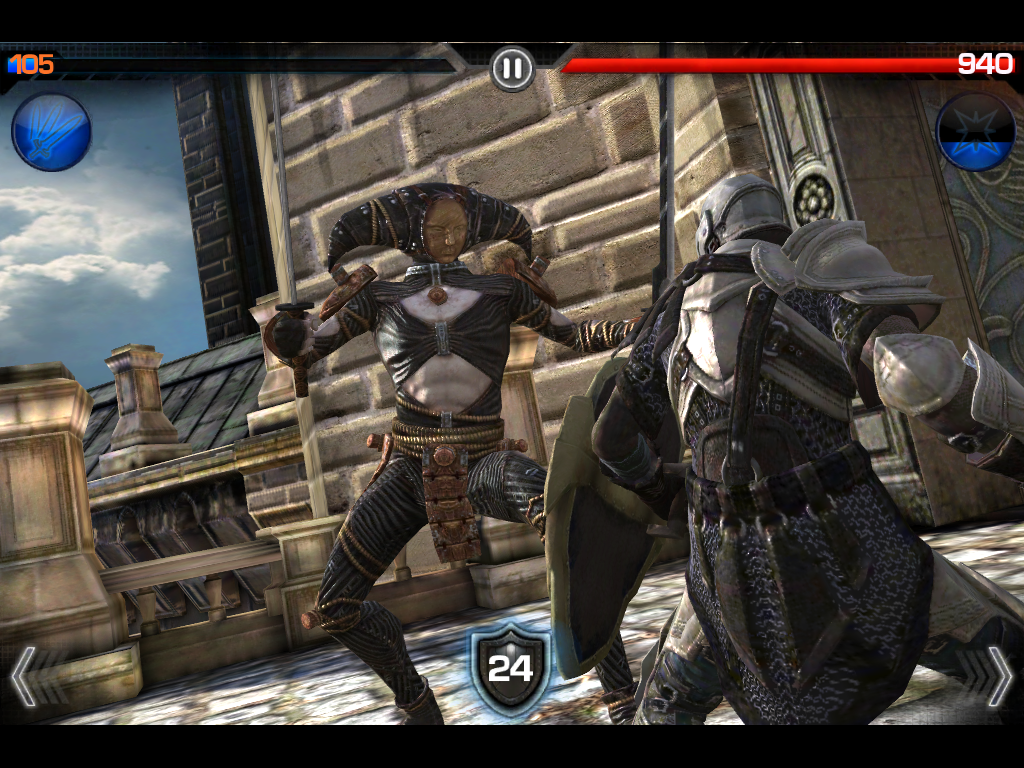Dodge left using the left arrow
Screen dimensions: 1024x768
tap(27, 677)
